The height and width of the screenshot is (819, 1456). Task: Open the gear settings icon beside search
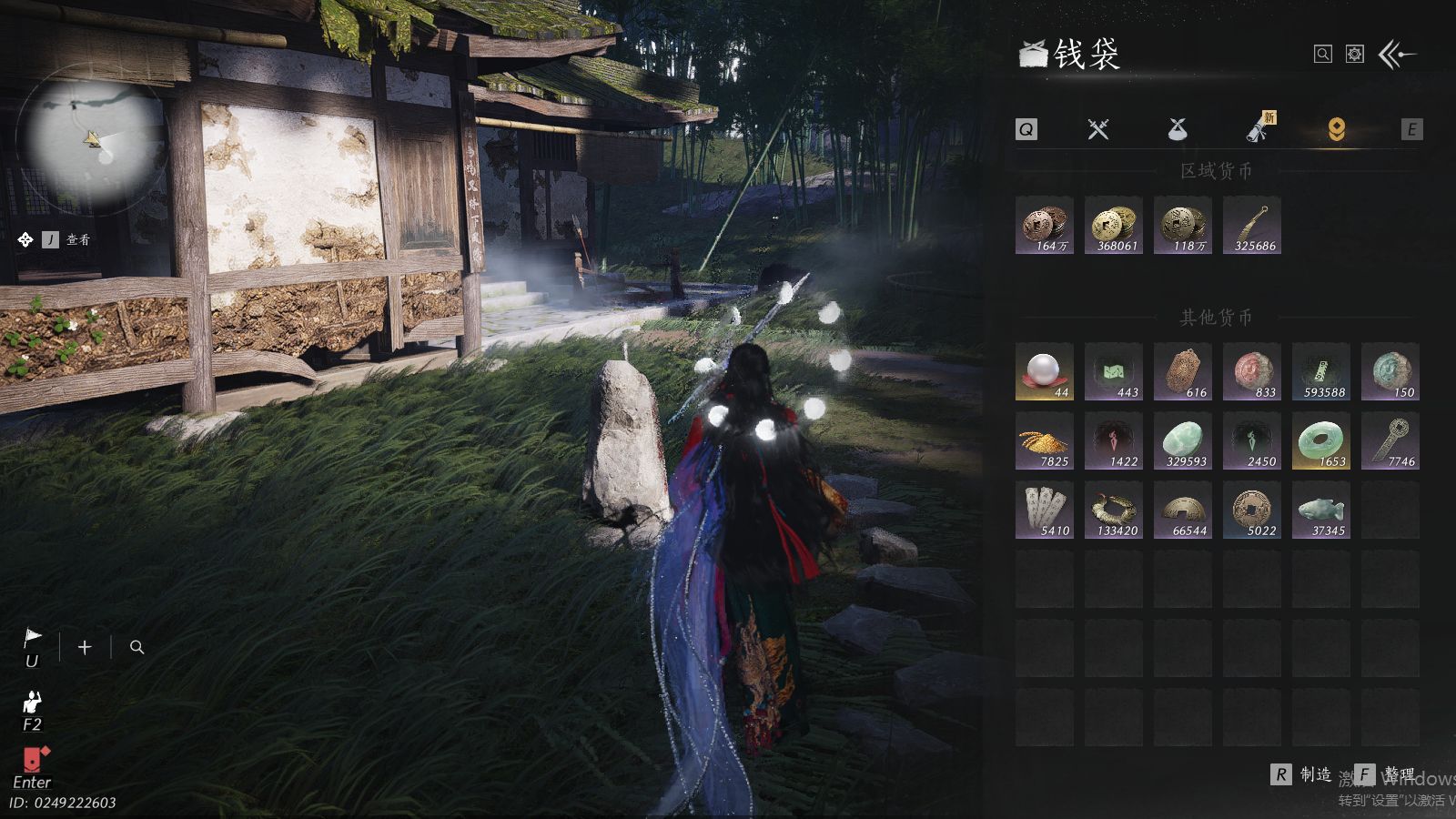[x=1355, y=55]
